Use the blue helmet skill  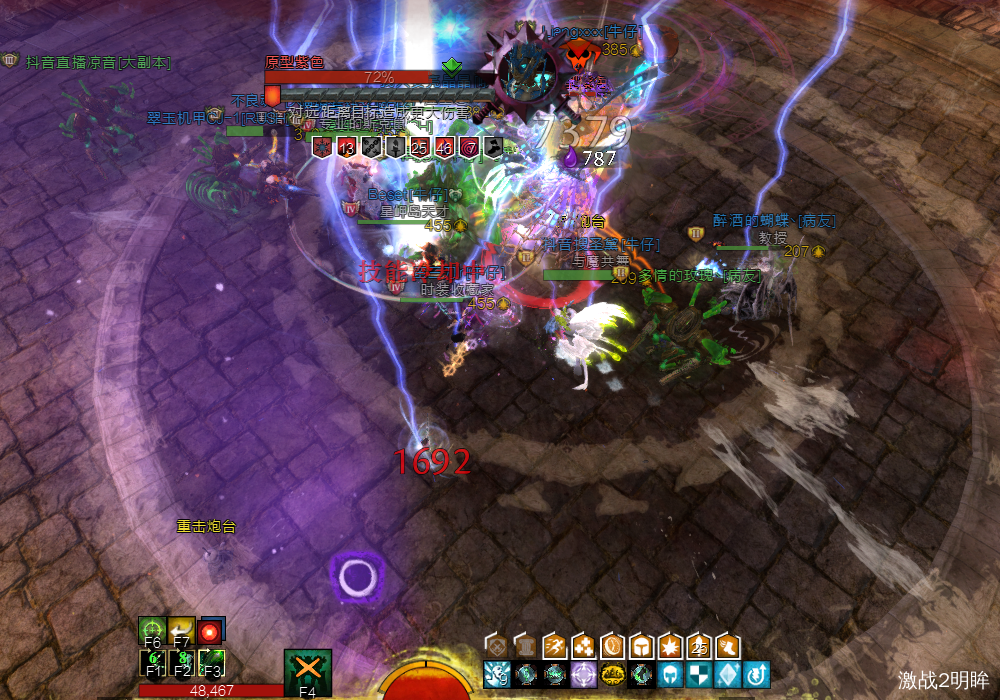(x=671, y=675)
